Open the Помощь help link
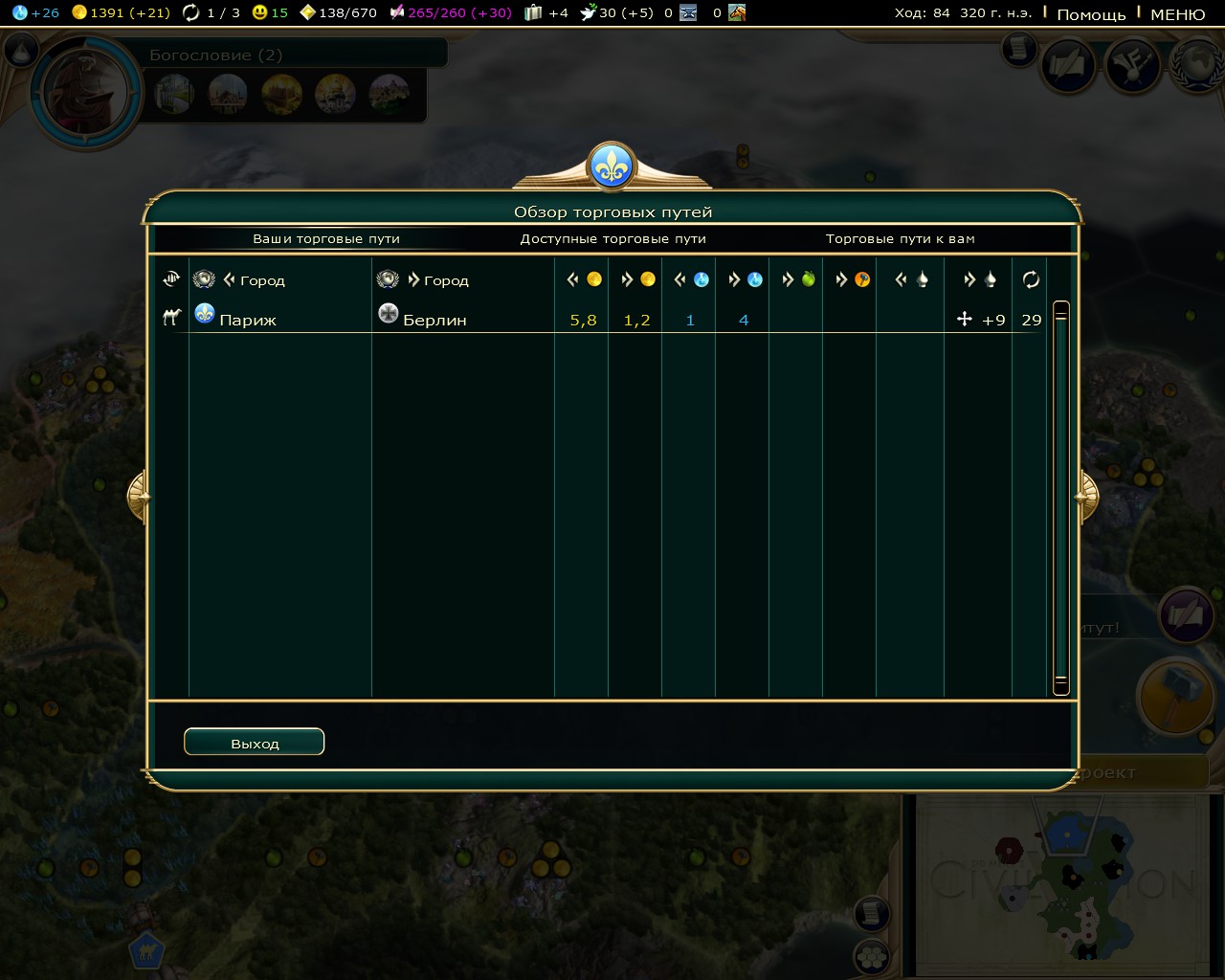The width and height of the screenshot is (1225, 980). (x=1090, y=14)
